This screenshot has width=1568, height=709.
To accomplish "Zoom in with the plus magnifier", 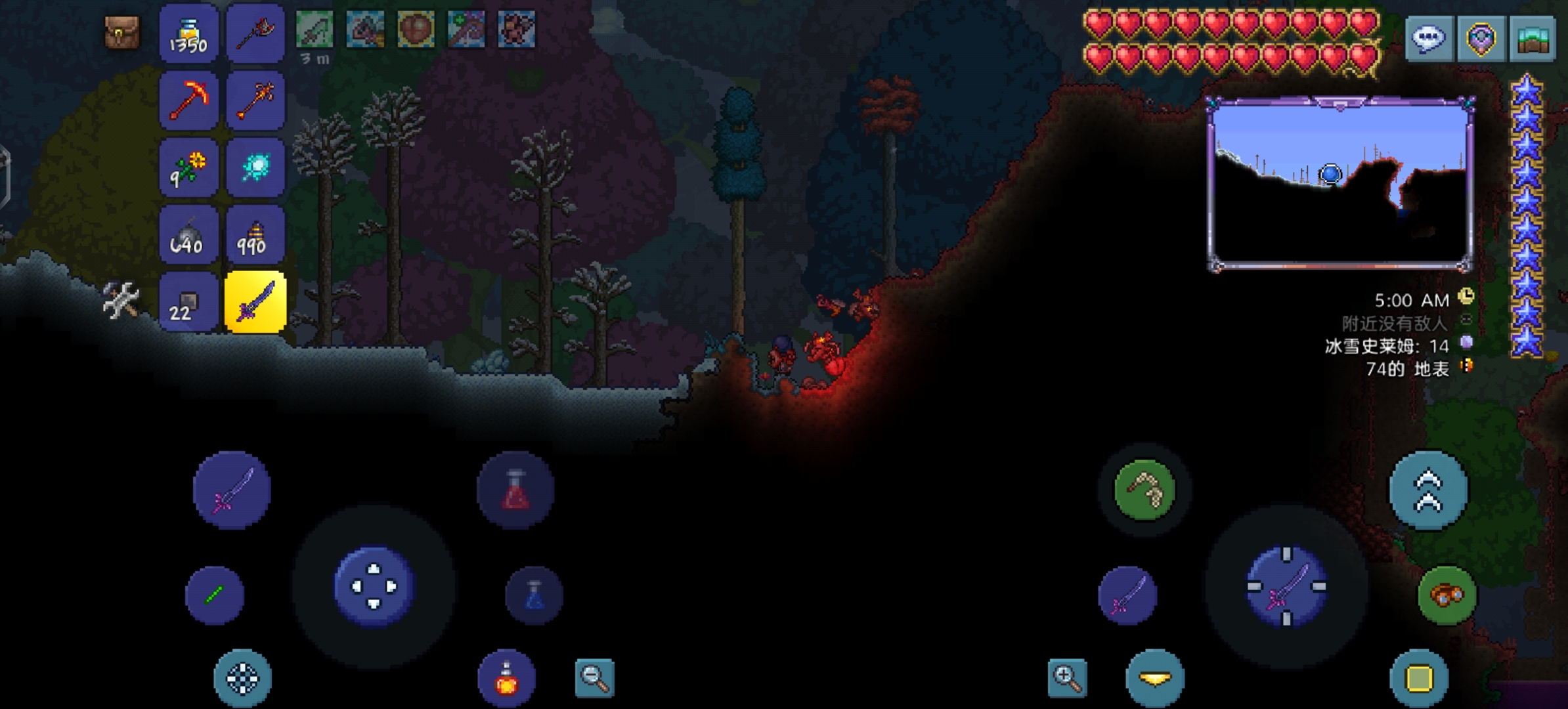I will [1067, 677].
